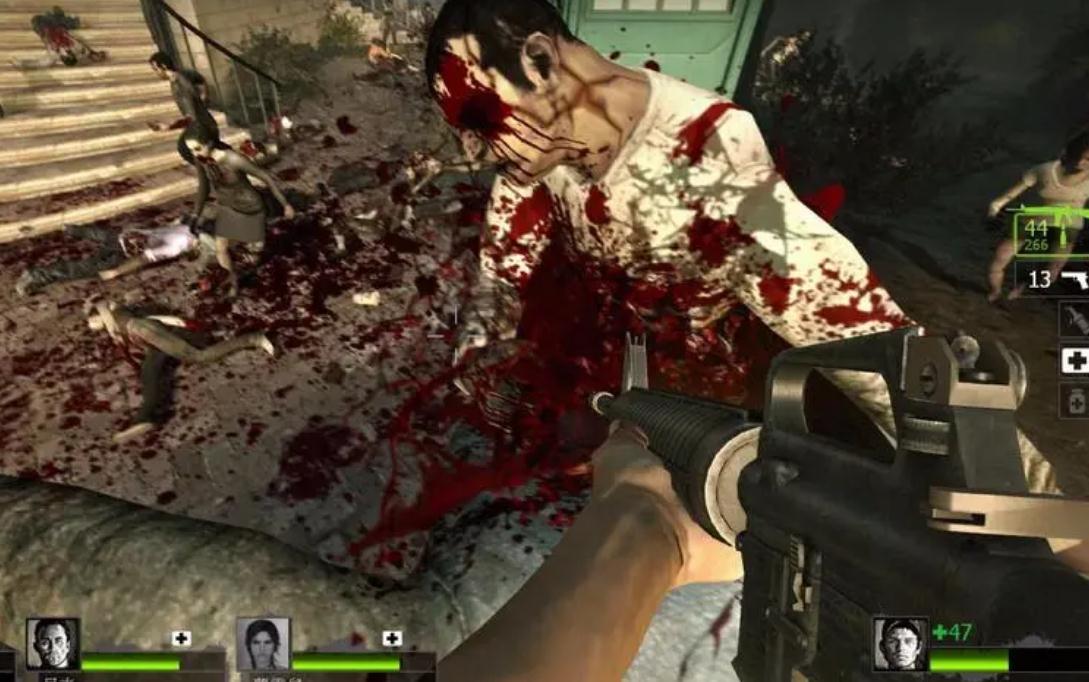
Task: Click the dark-haired female teammate's portrait
Action: pyautogui.click(x=263, y=643)
